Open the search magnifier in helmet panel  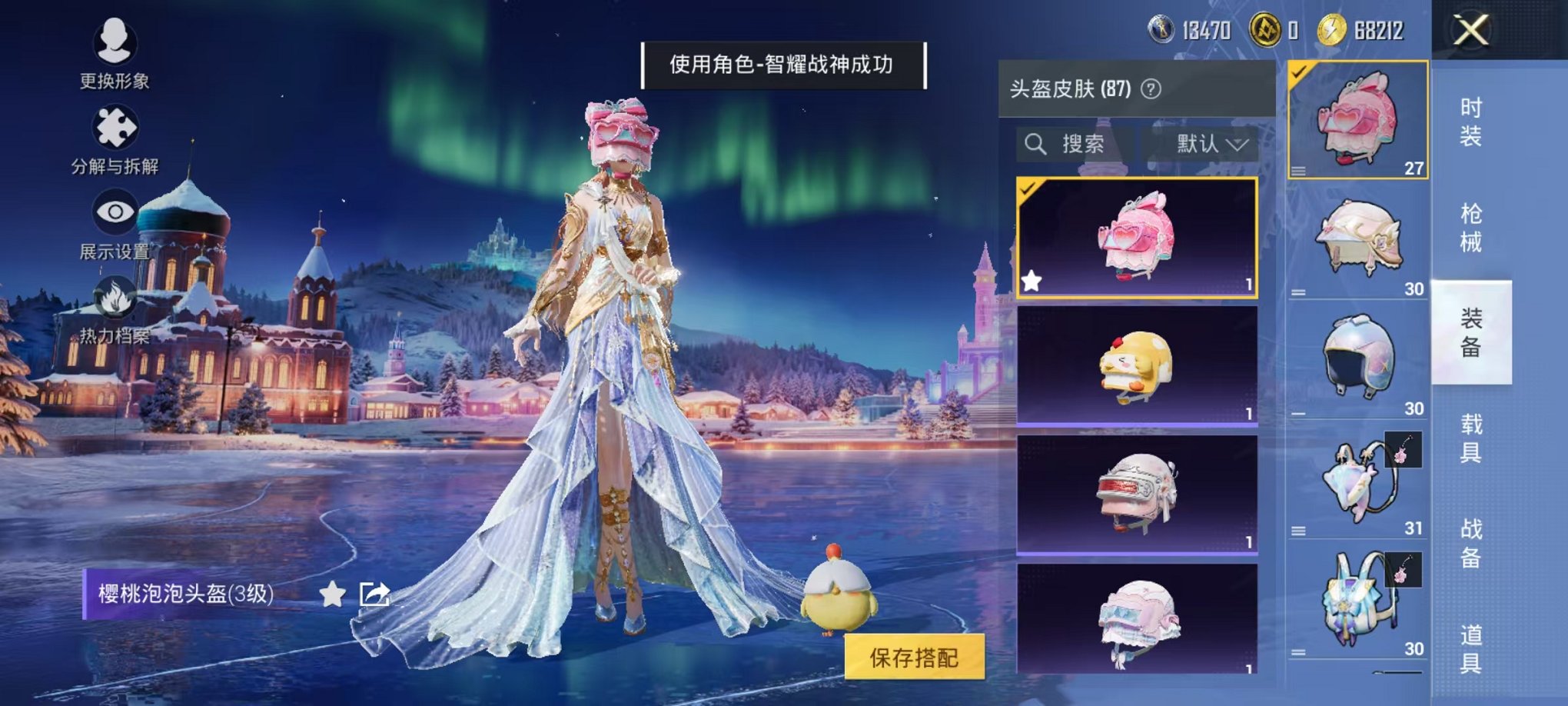click(x=1035, y=145)
